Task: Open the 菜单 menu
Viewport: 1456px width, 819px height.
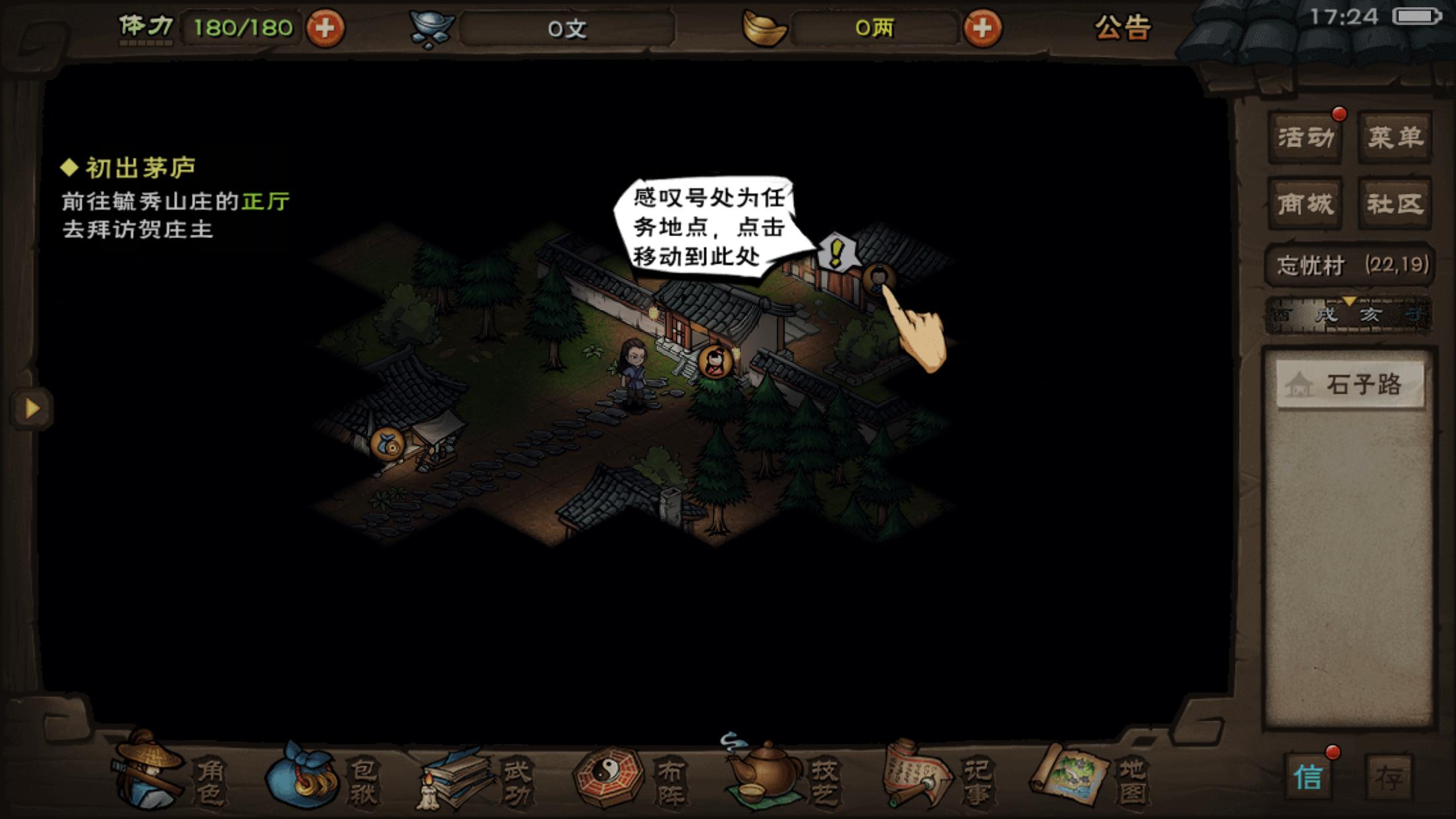Action: point(1395,137)
